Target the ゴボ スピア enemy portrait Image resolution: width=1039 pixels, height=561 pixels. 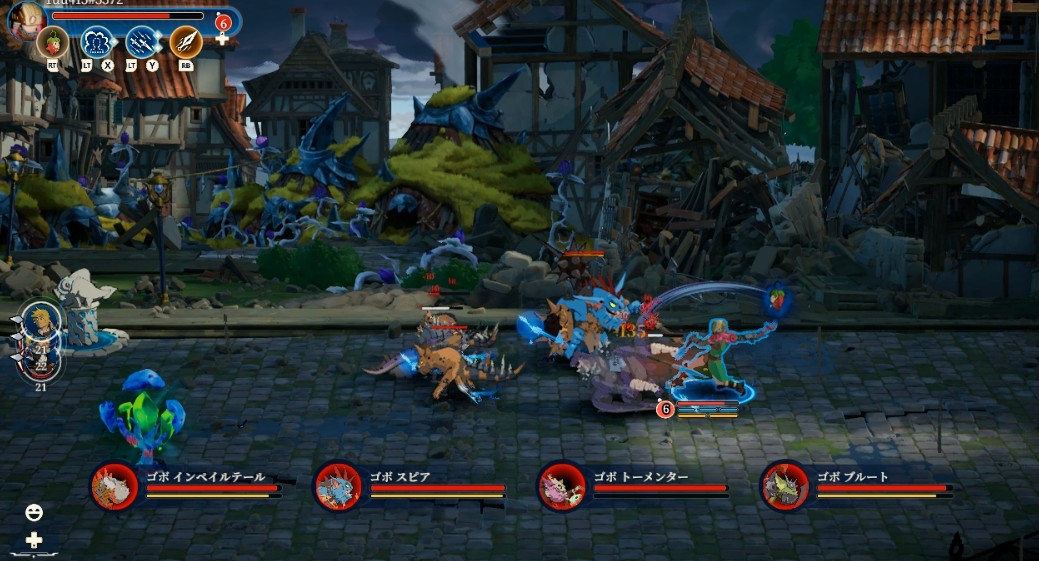(x=338, y=487)
